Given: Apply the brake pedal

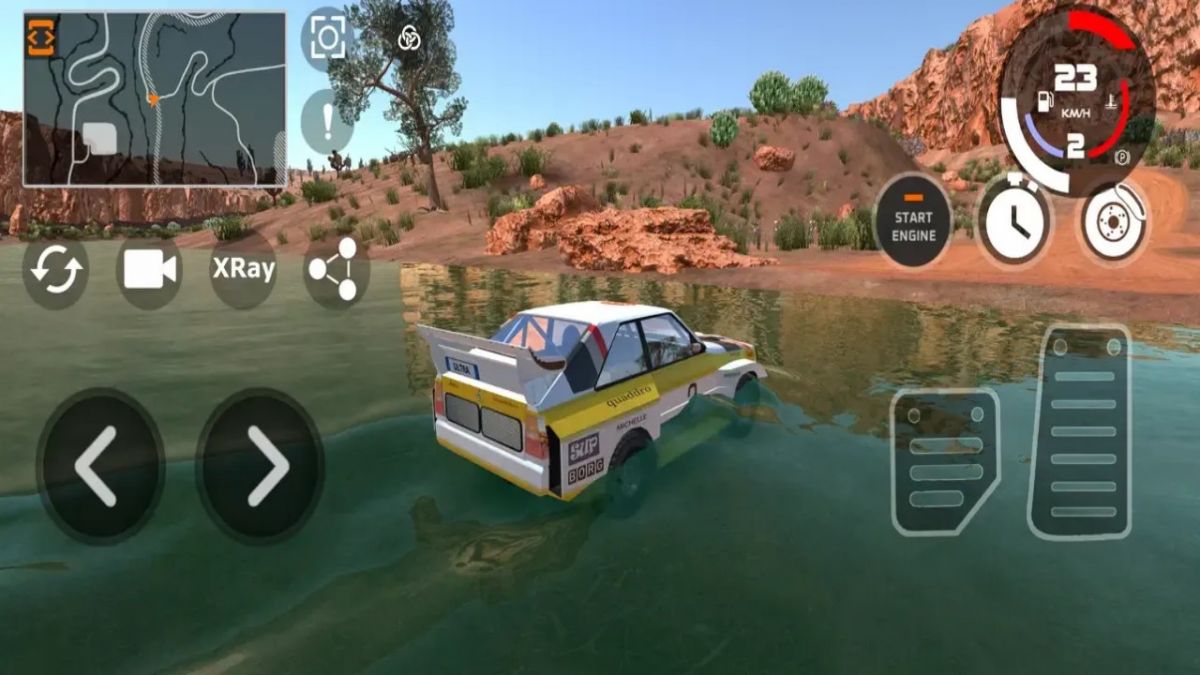Looking at the screenshot, I should click(x=944, y=461).
